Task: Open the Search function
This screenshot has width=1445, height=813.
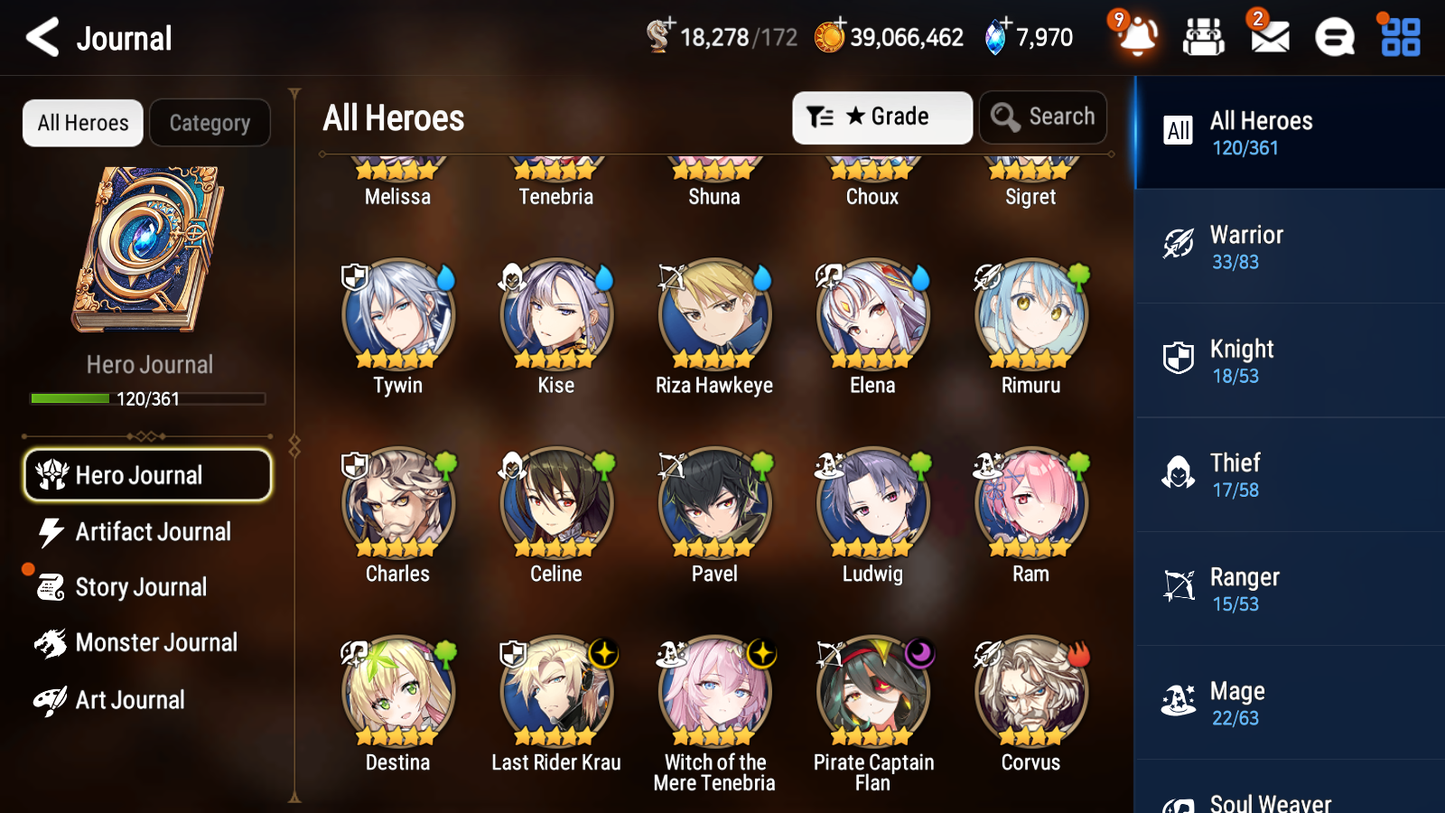Action: pyautogui.click(x=1043, y=117)
